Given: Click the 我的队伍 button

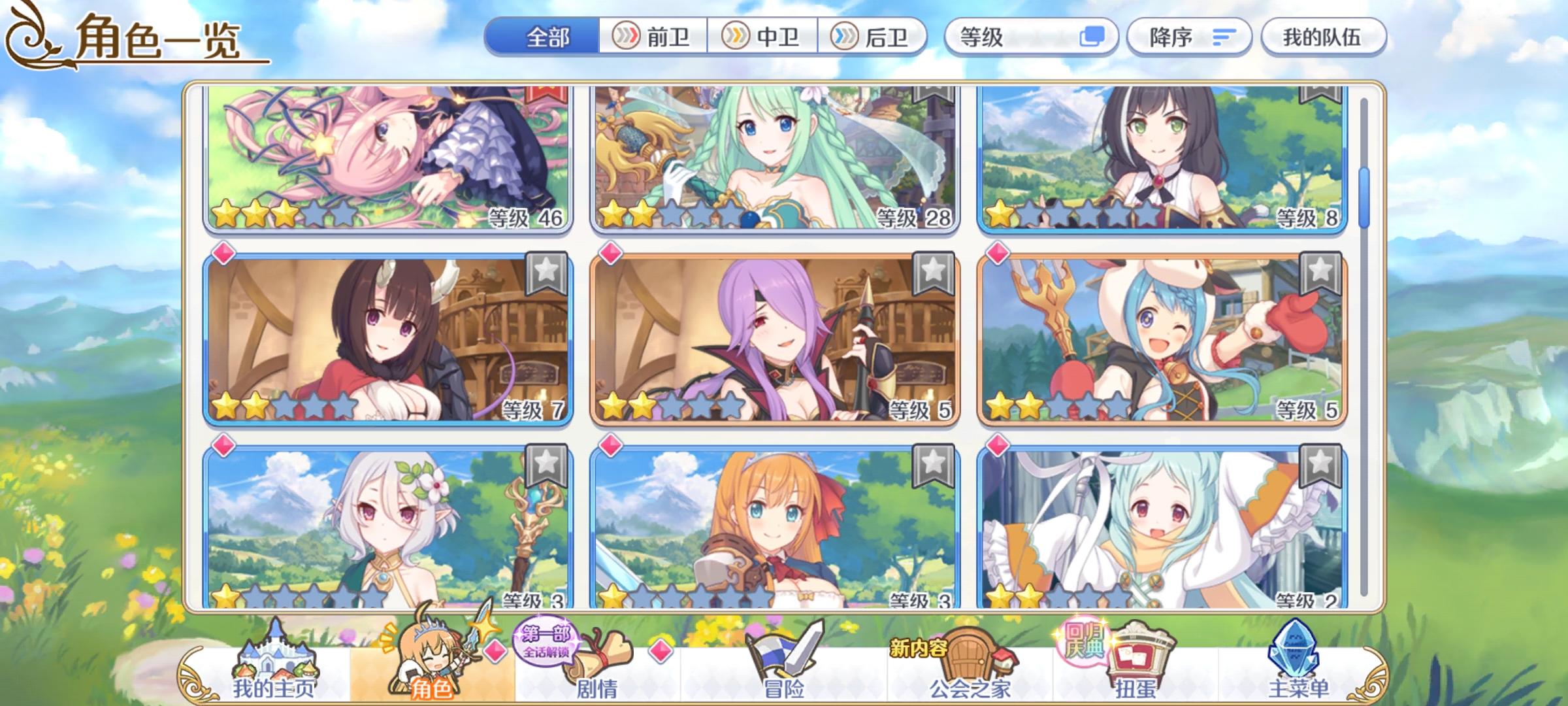Looking at the screenshot, I should click(x=1323, y=38).
